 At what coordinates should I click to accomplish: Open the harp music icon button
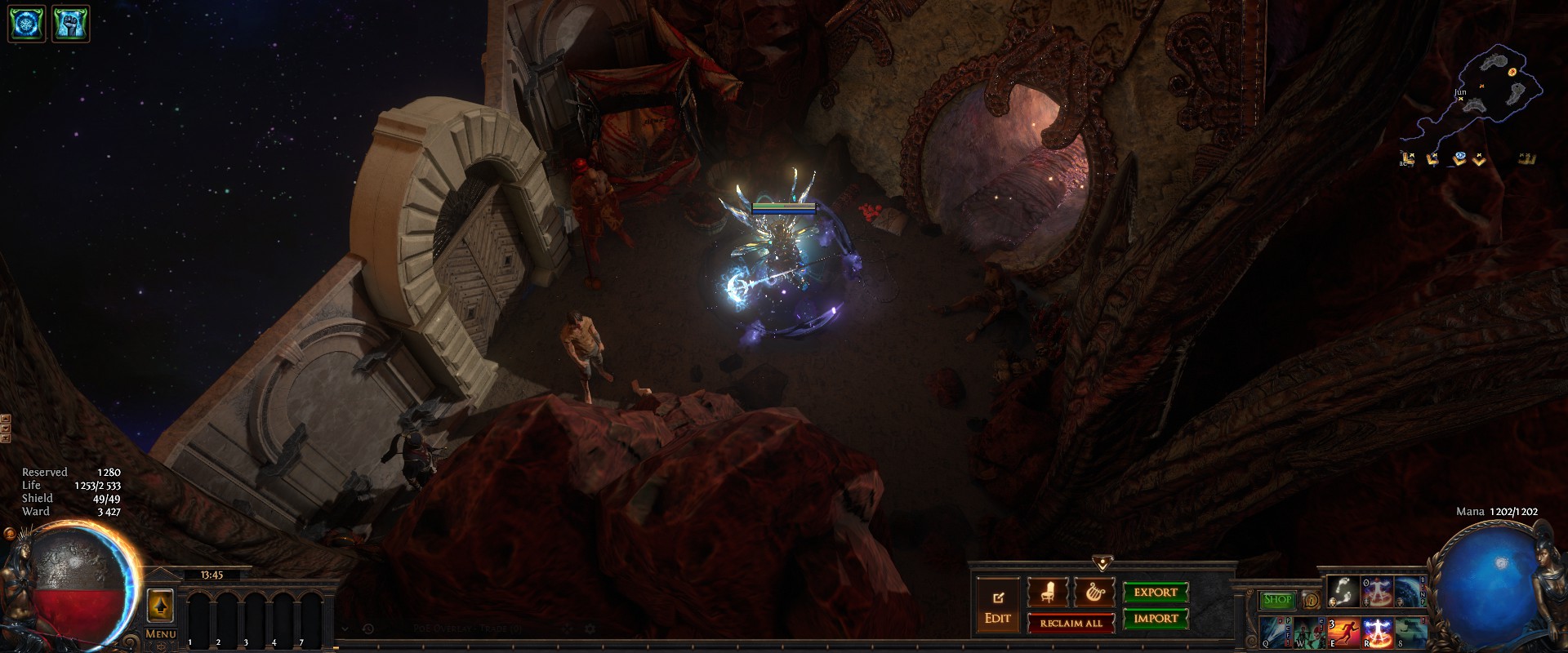(1094, 593)
